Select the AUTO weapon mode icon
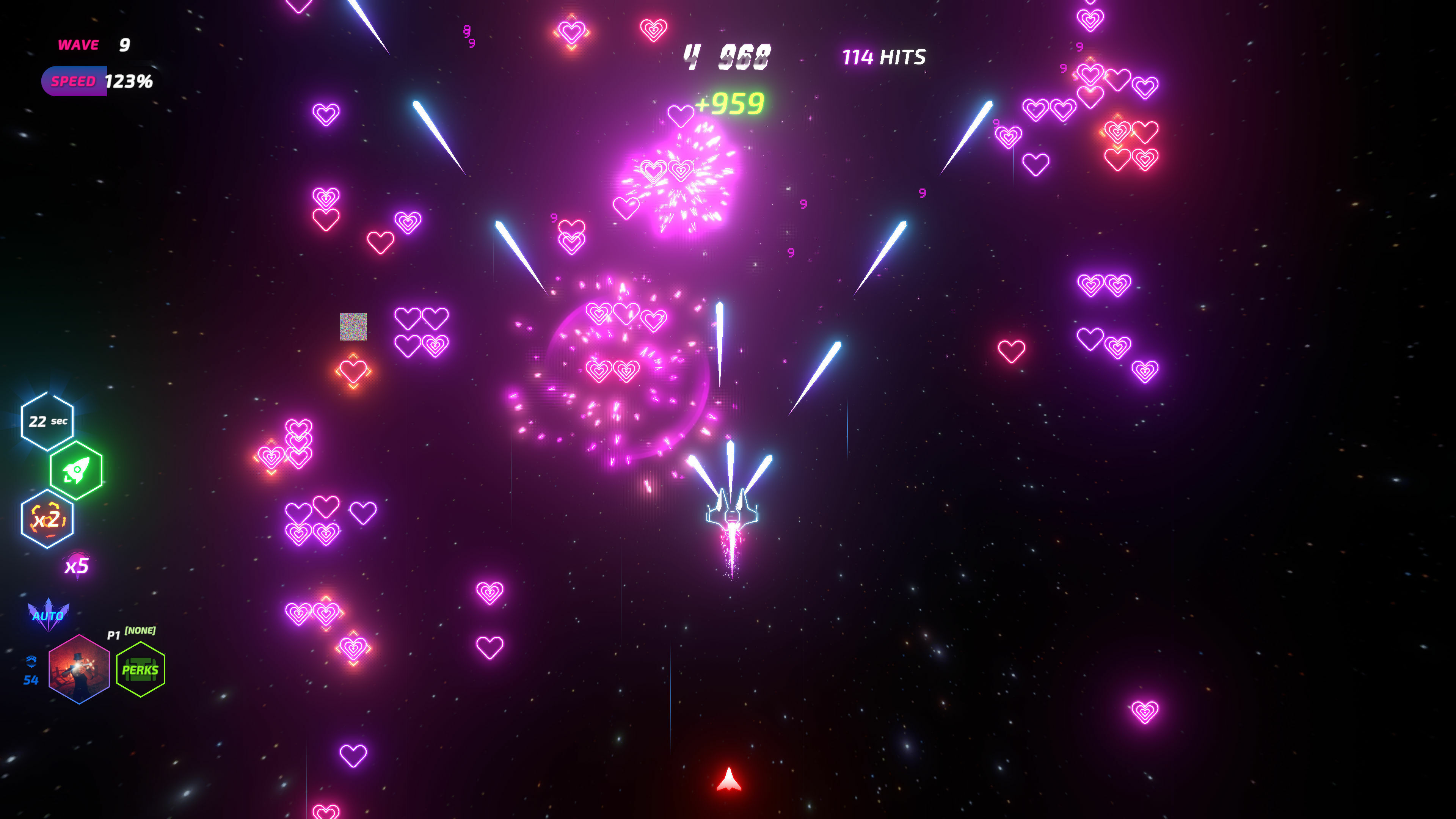 (x=48, y=615)
